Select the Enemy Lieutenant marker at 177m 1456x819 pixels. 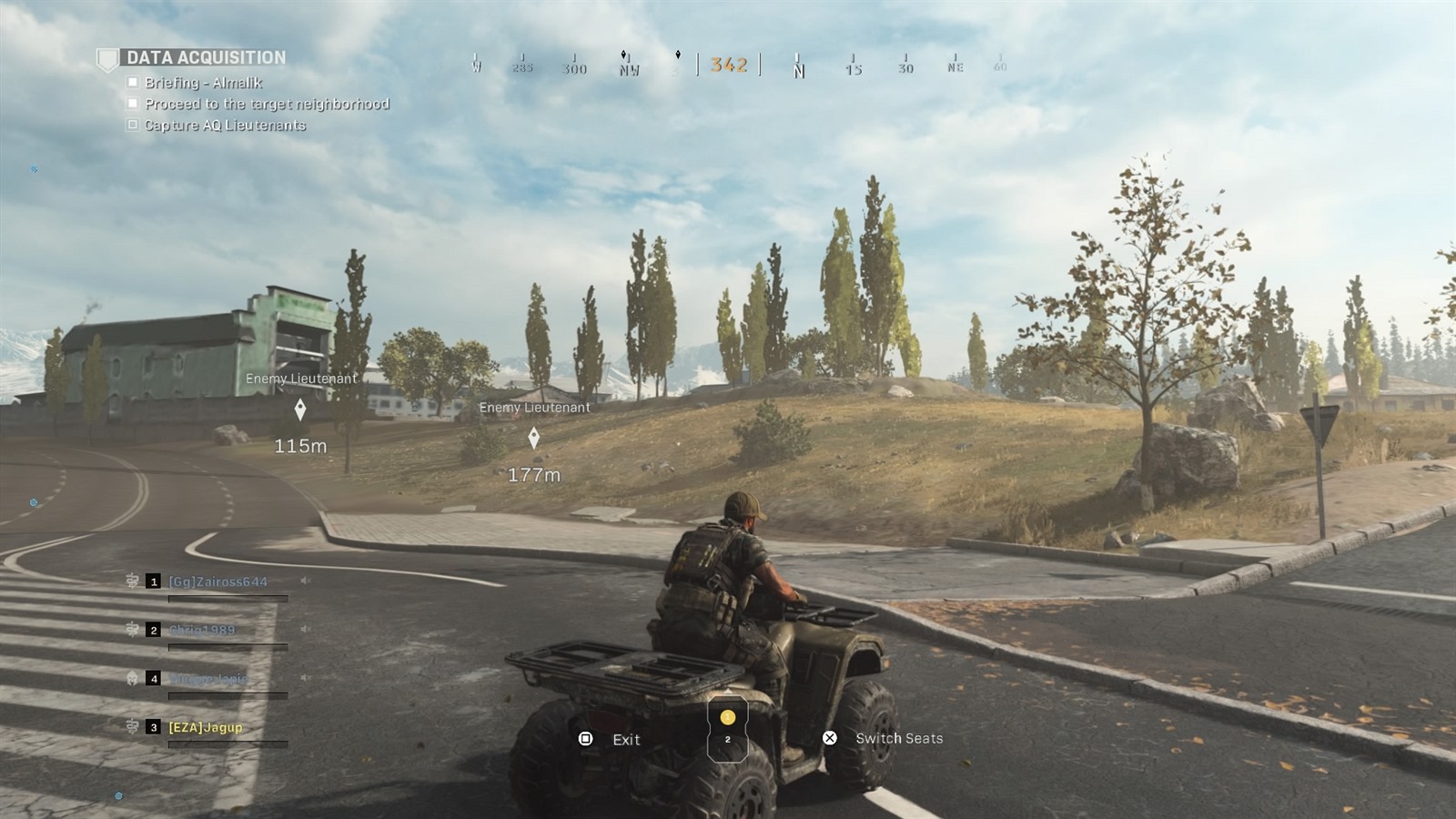click(x=534, y=439)
